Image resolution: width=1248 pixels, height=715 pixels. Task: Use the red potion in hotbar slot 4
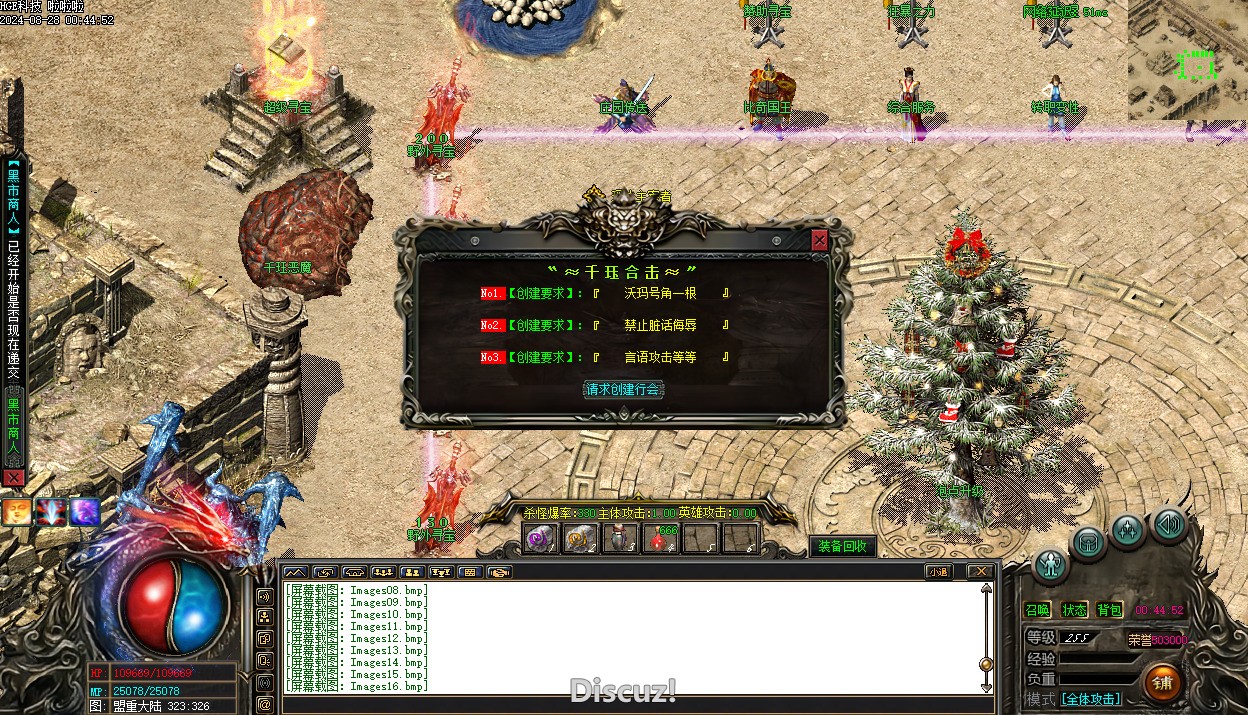pos(662,539)
